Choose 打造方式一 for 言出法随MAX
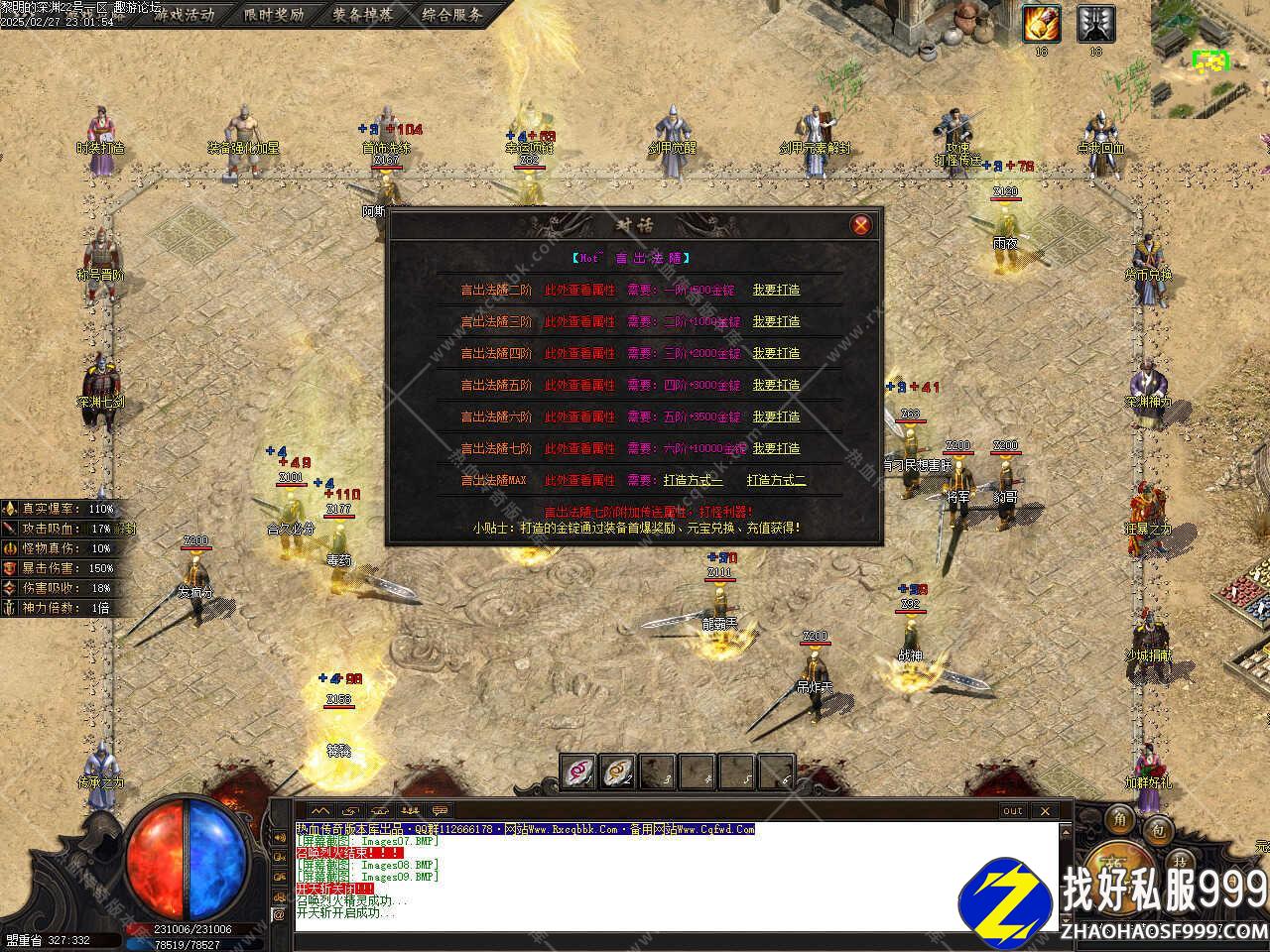 pos(694,481)
